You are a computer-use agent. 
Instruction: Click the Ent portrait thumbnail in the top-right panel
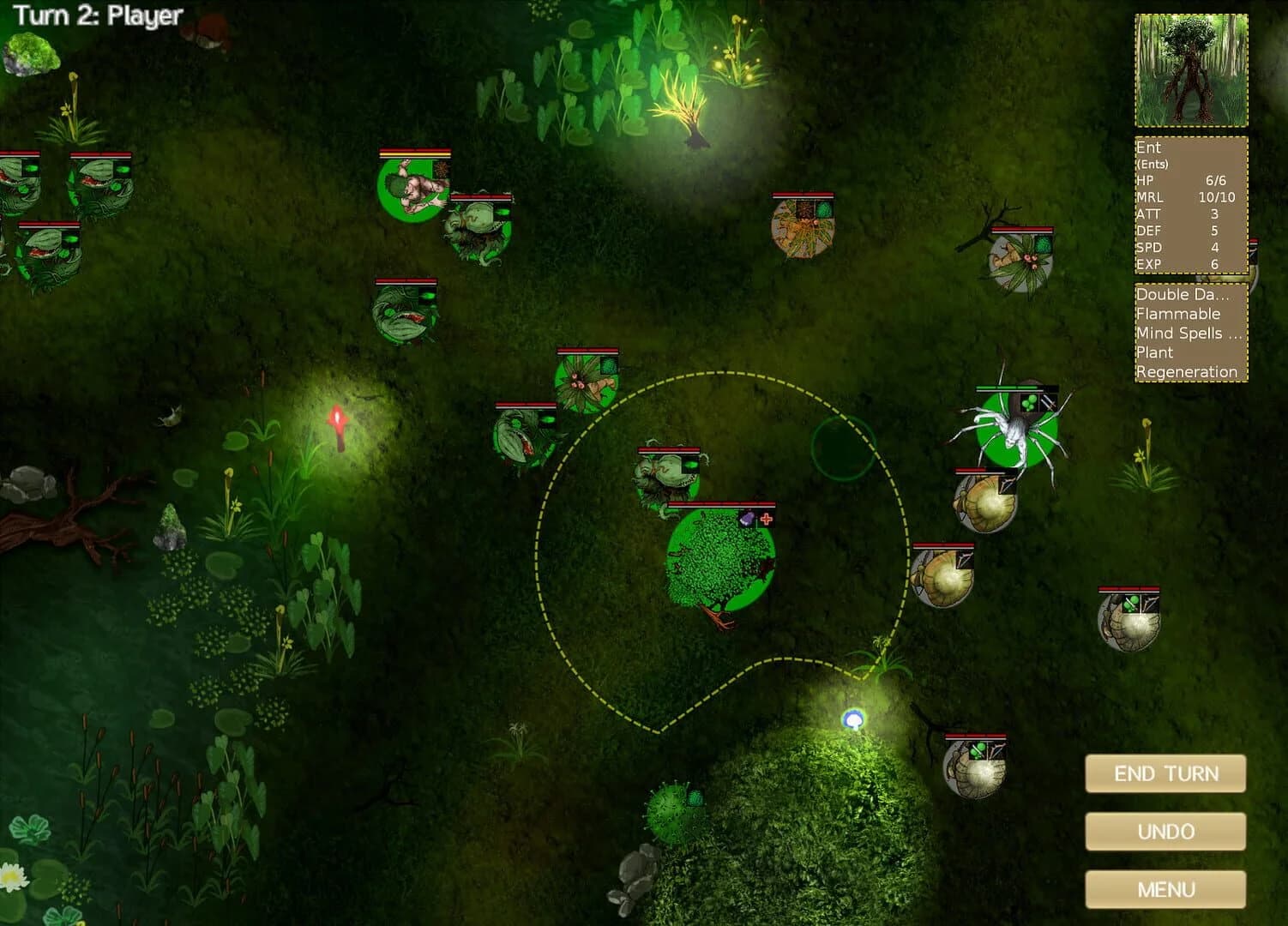point(1189,68)
